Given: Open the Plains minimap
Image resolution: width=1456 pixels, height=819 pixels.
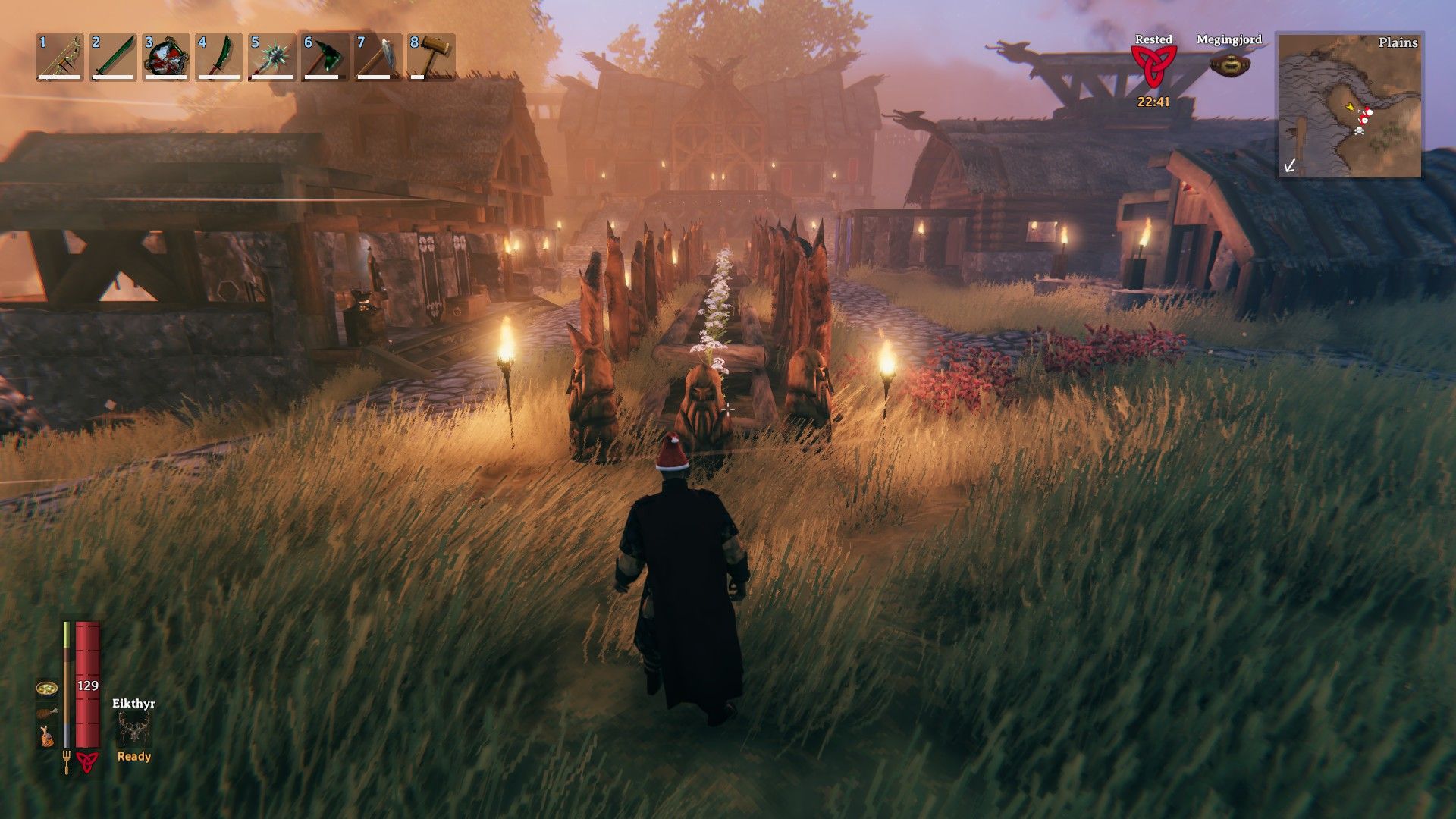Looking at the screenshot, I should [1350, 105].
